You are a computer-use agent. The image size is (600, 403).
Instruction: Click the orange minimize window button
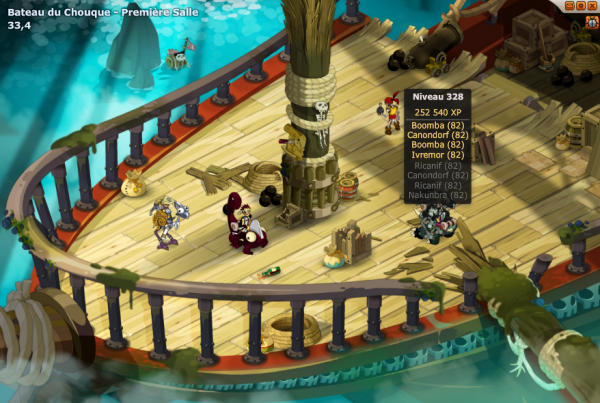(568, 6)
